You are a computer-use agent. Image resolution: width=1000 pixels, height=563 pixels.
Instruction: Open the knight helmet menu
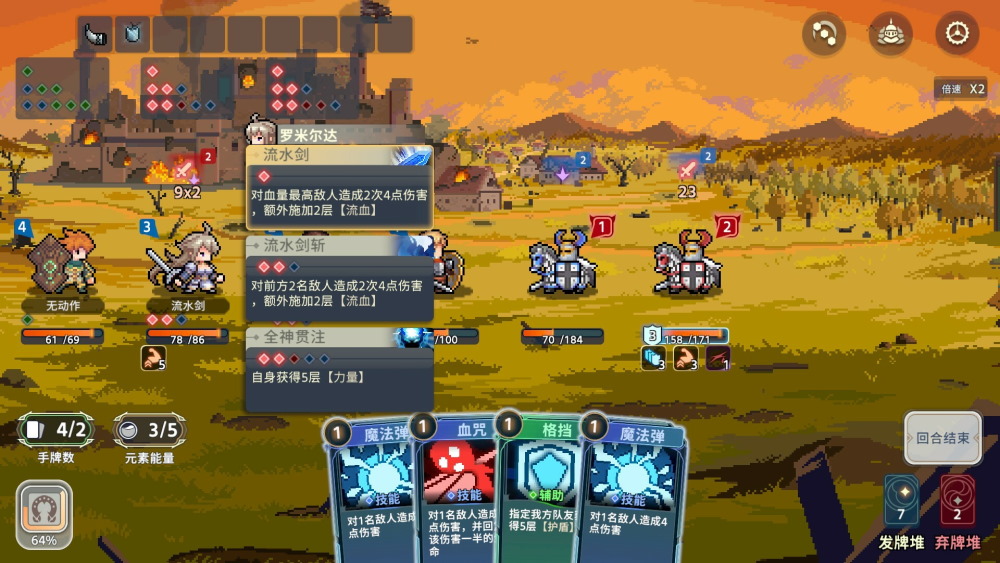coord(890,34)
